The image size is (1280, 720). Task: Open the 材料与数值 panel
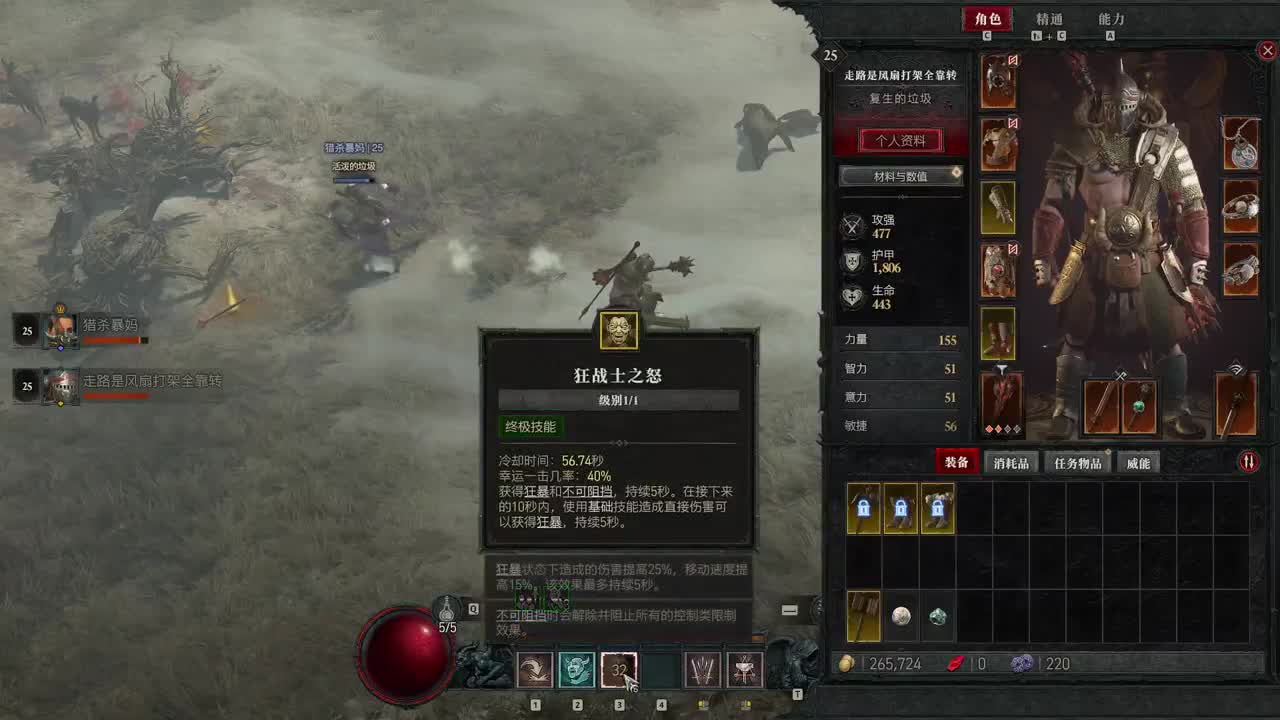coord(900,177)
